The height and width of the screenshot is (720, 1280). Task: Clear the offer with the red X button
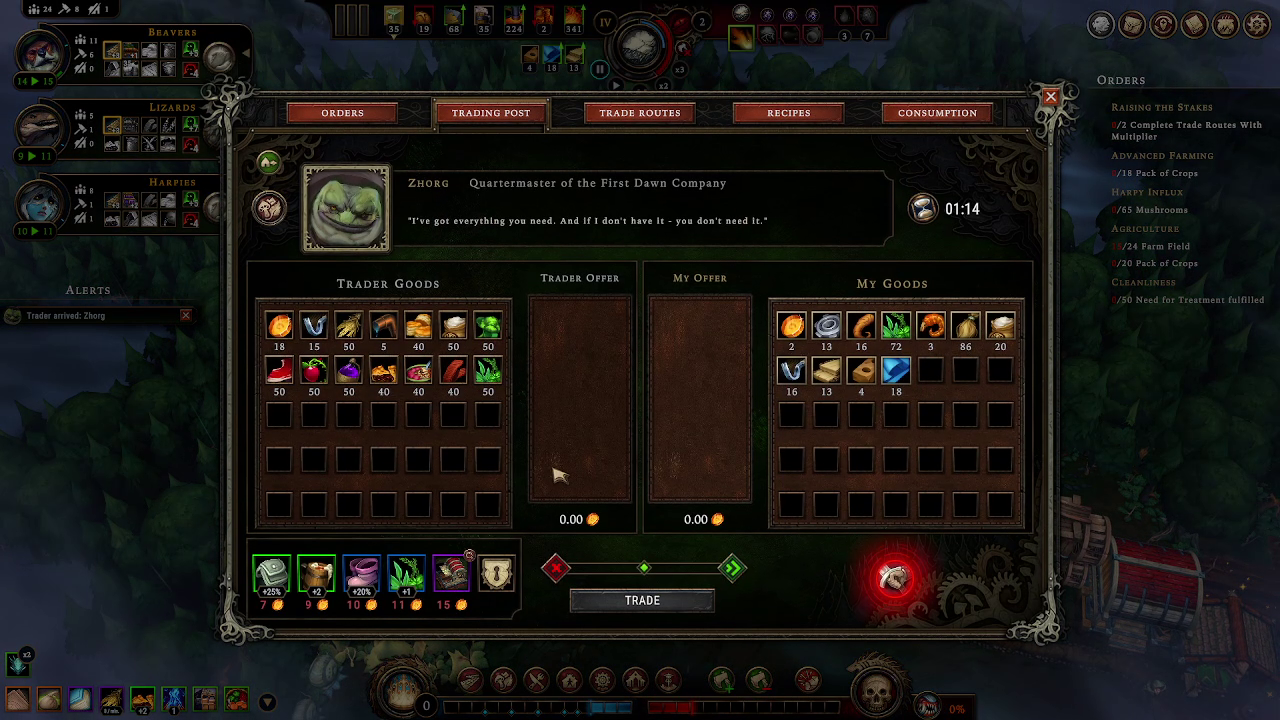tap(557, 568)
